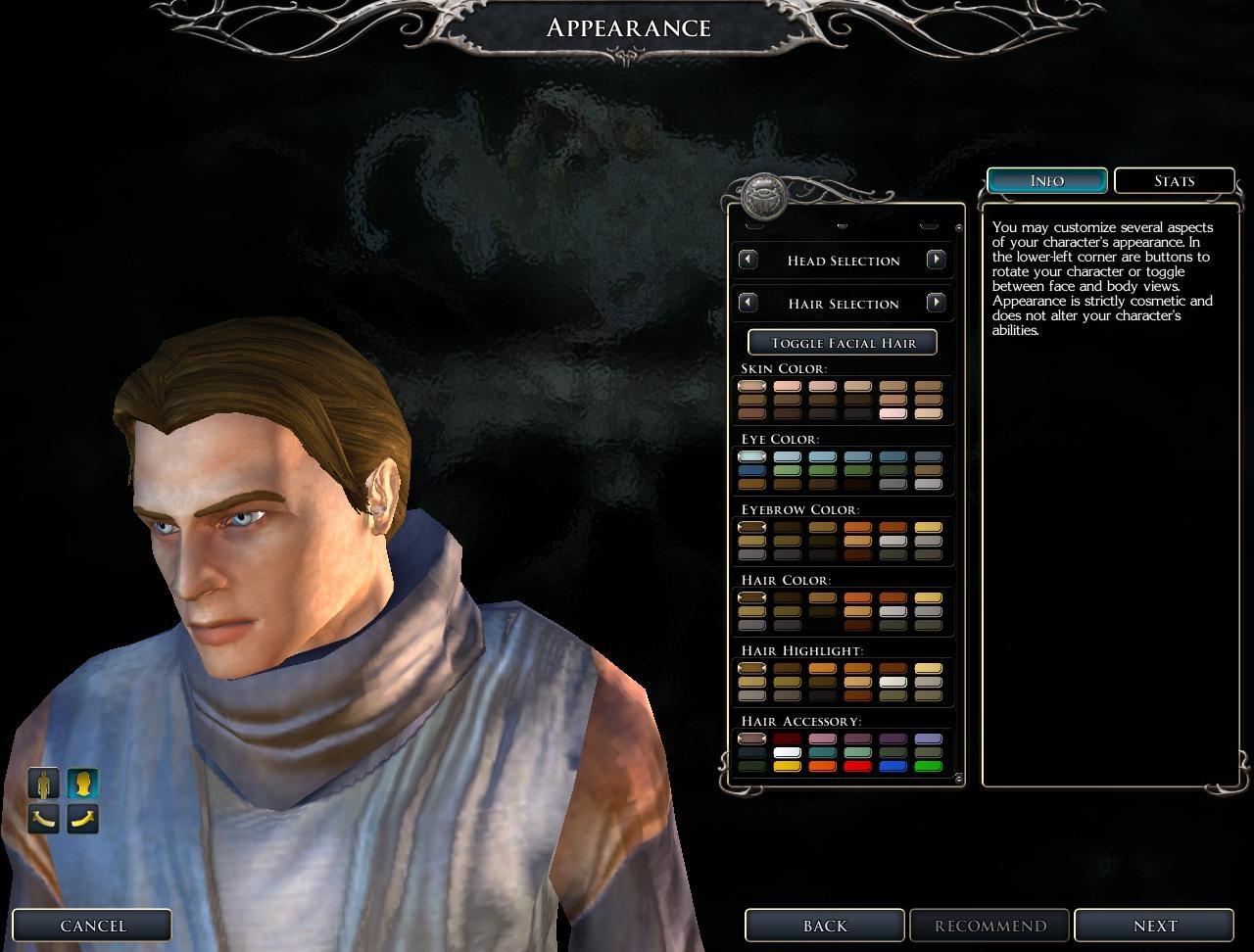This screenshot has height=952, width=1254.
Task: Toggle Facial Hair on the character
Action: coord(843,342)
